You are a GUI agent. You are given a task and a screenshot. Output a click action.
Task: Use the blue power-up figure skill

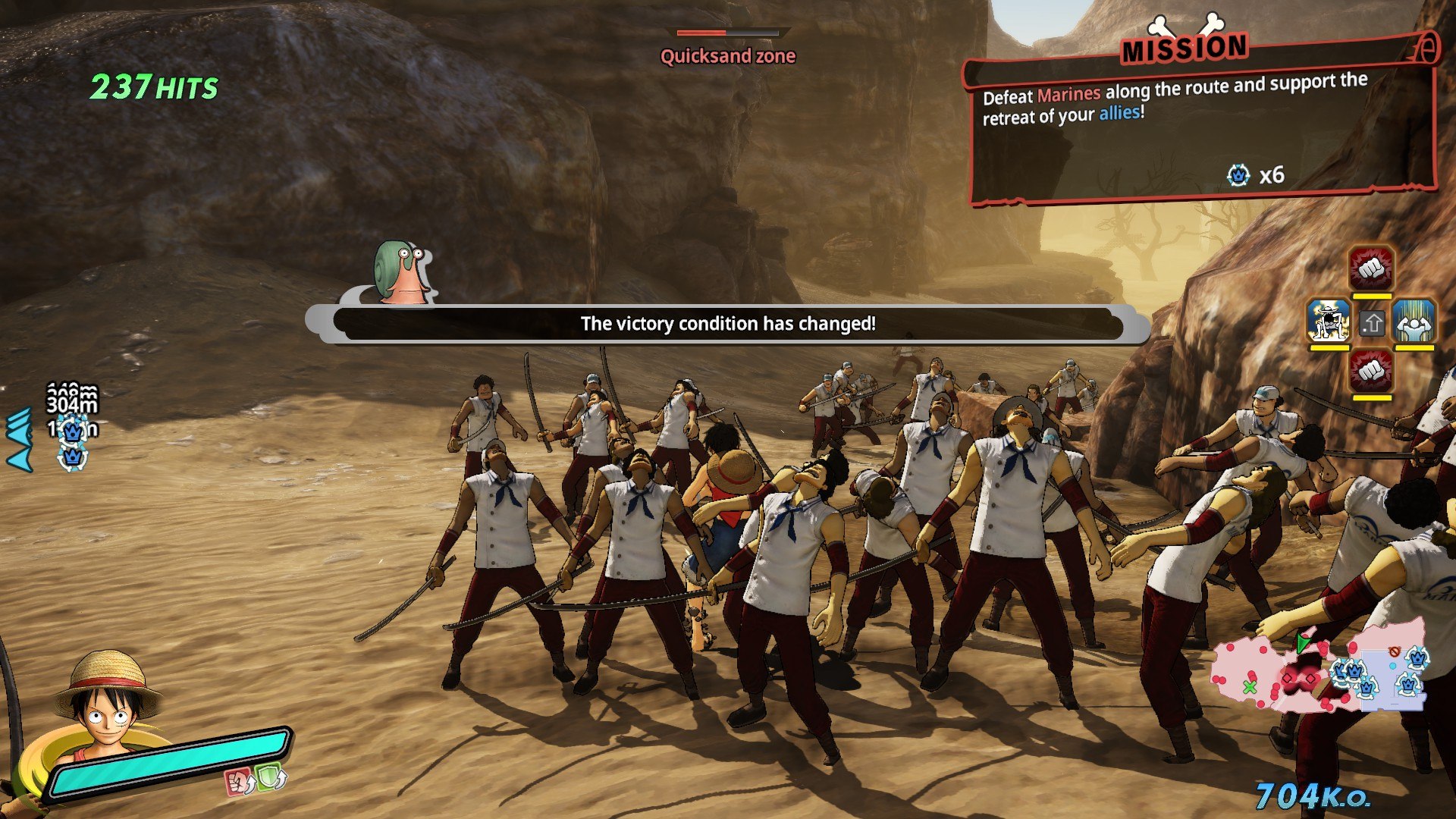coord(1414,320)
